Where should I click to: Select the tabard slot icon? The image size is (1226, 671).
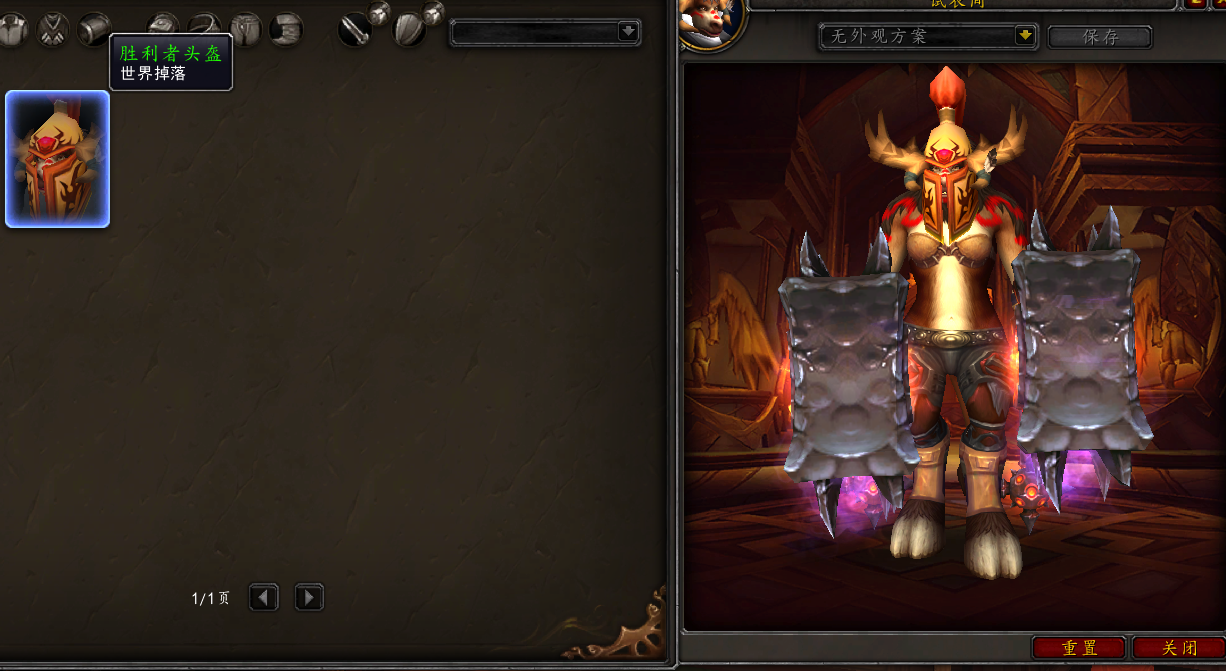click(53, 29)
